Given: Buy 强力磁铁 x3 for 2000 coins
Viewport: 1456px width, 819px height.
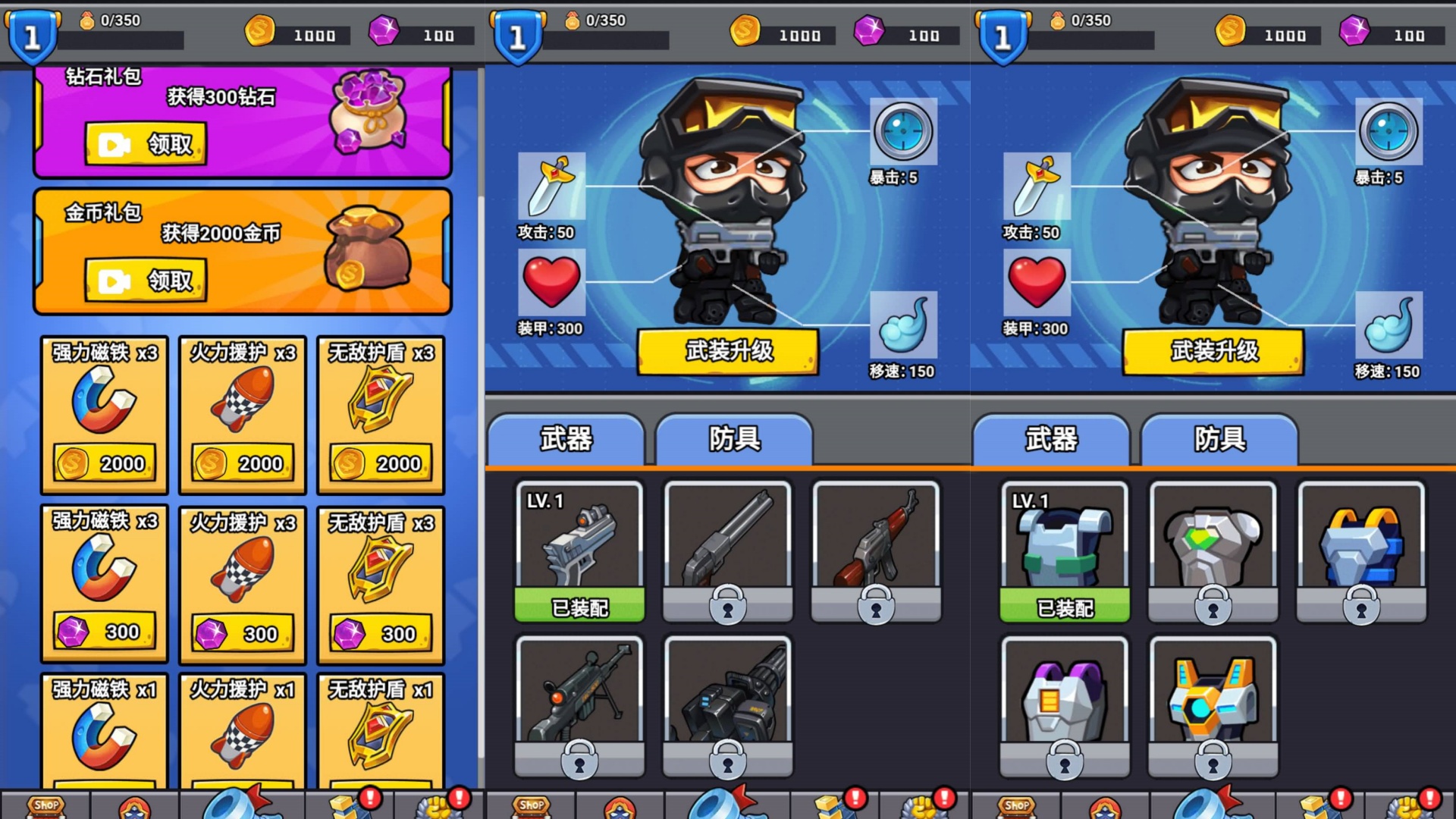Looking at the screenshot, I should pos(105,463).
